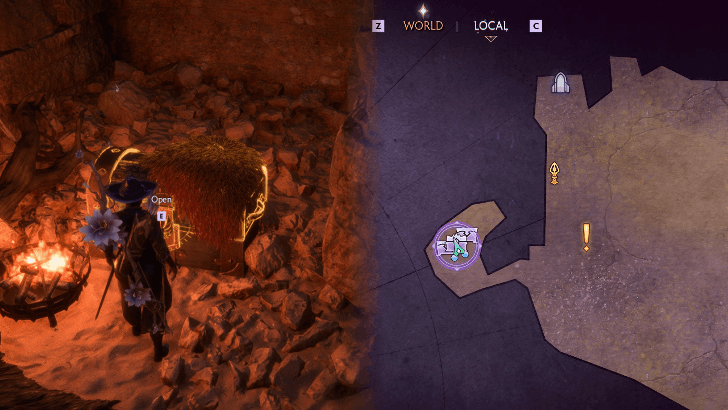
Task: Click the white archway marker on the map
Action: click(561, 84)
